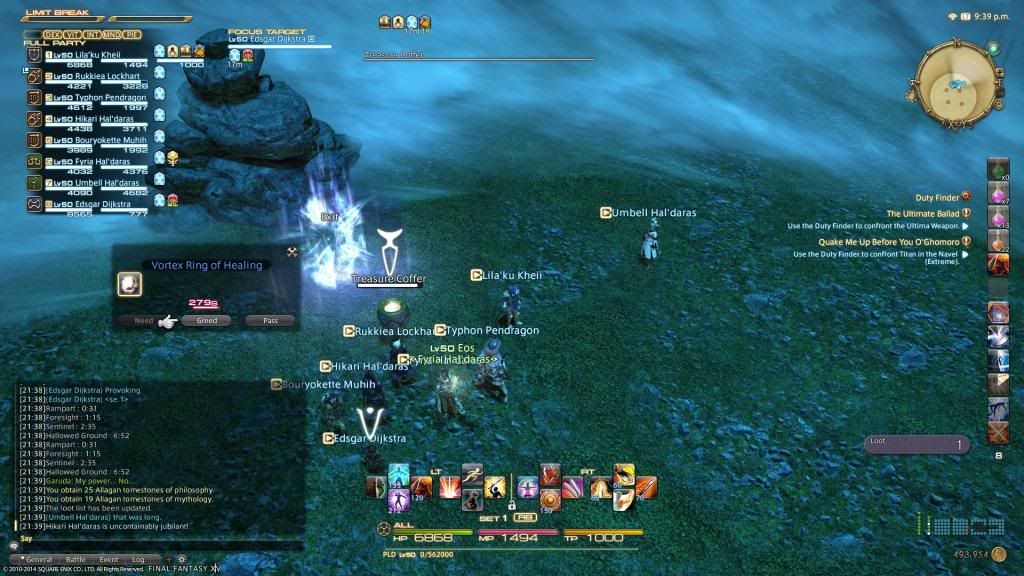Open the Event chat tab
Screen dimensions: 1024x576
[x=108, y=559]
